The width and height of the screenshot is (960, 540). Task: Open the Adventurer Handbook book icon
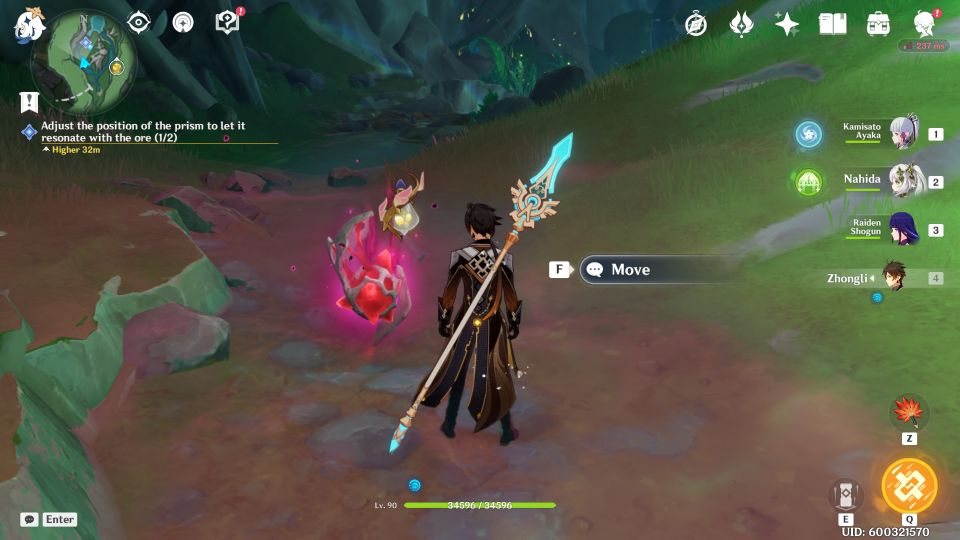point(832,25)
